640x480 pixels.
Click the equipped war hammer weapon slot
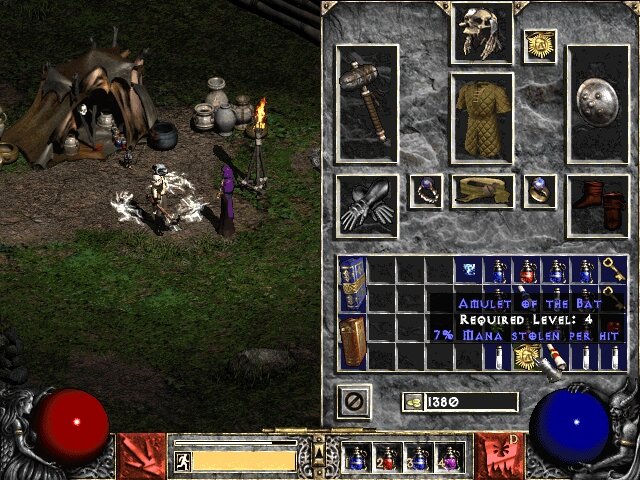coord(368,103)
